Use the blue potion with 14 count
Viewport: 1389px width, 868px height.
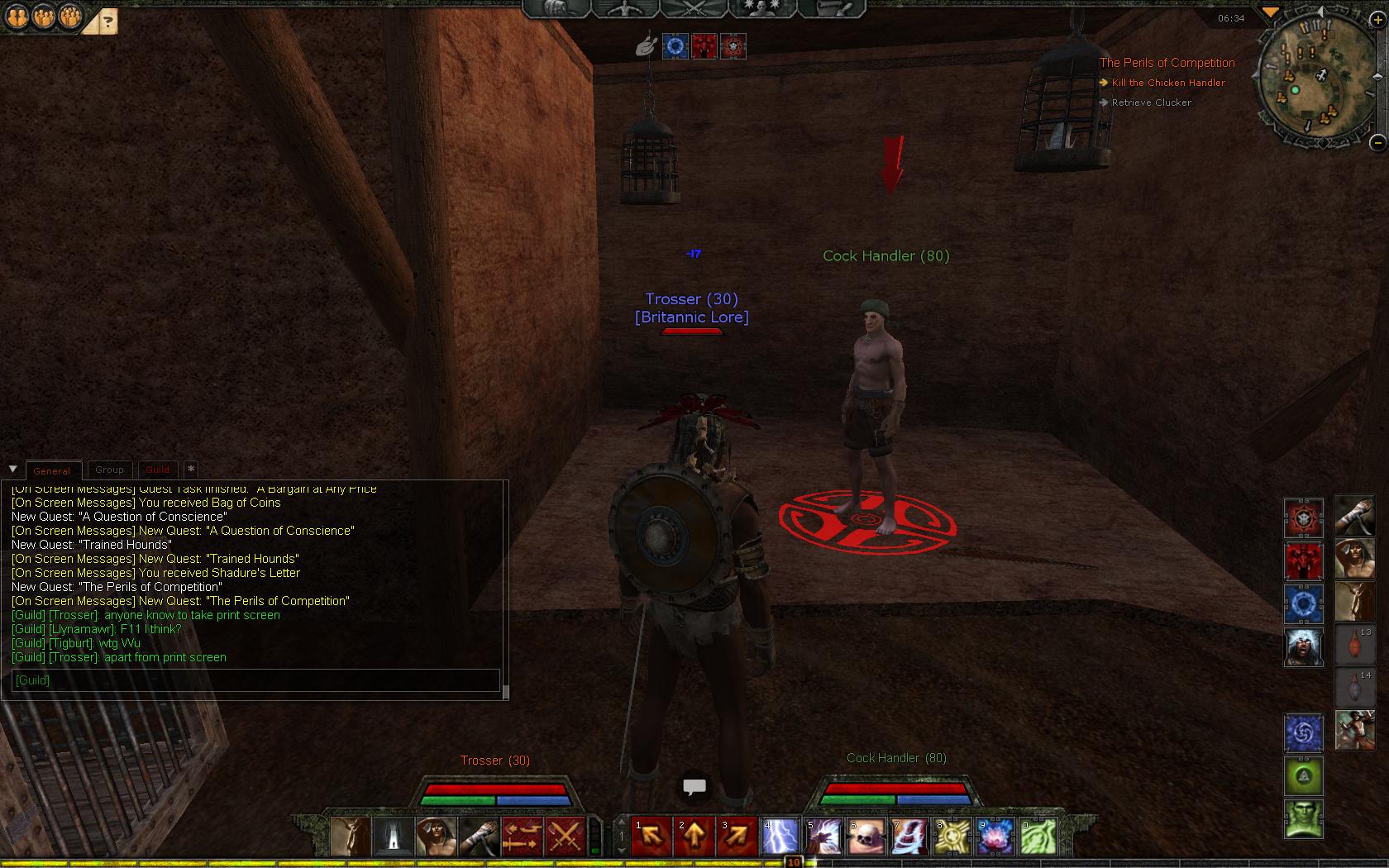pos(1354,688)
